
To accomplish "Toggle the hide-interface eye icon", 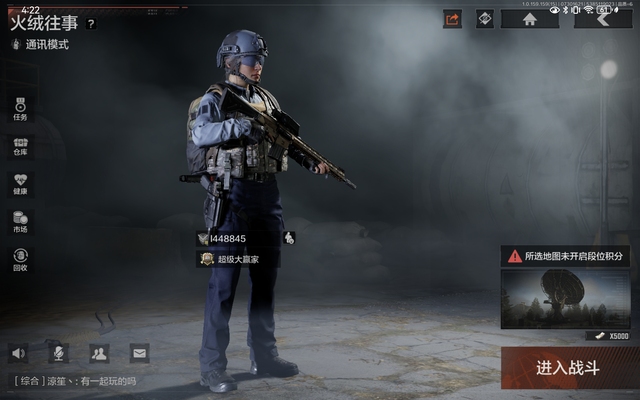I will pos(485,18).
